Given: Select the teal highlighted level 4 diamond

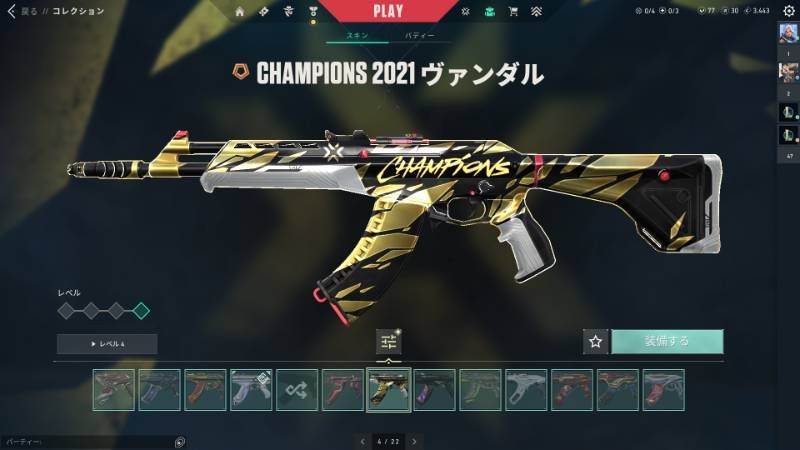Looking at the screenshot, I should [x=141, y=311].
